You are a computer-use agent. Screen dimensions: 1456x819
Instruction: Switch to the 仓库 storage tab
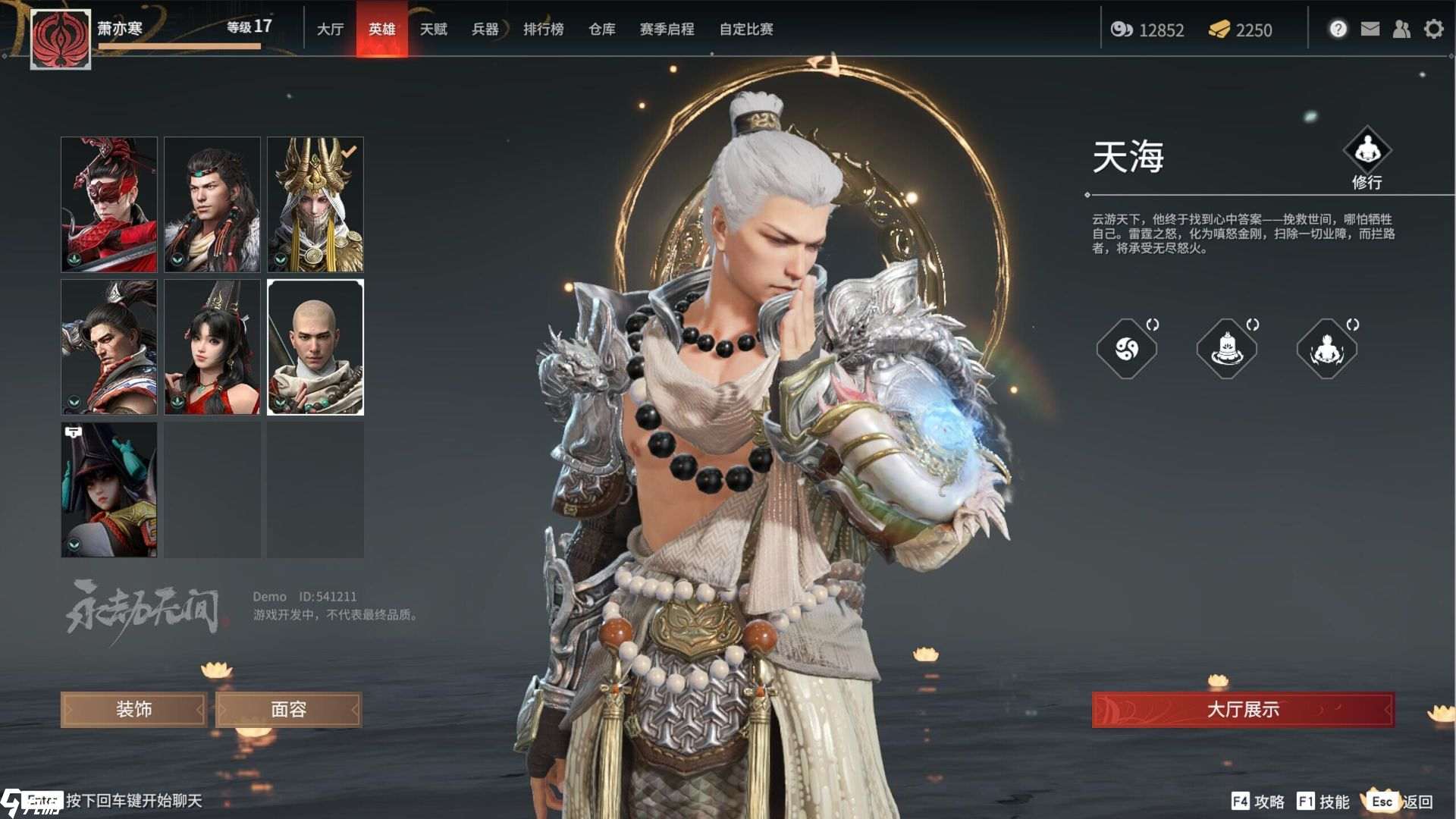601,30
